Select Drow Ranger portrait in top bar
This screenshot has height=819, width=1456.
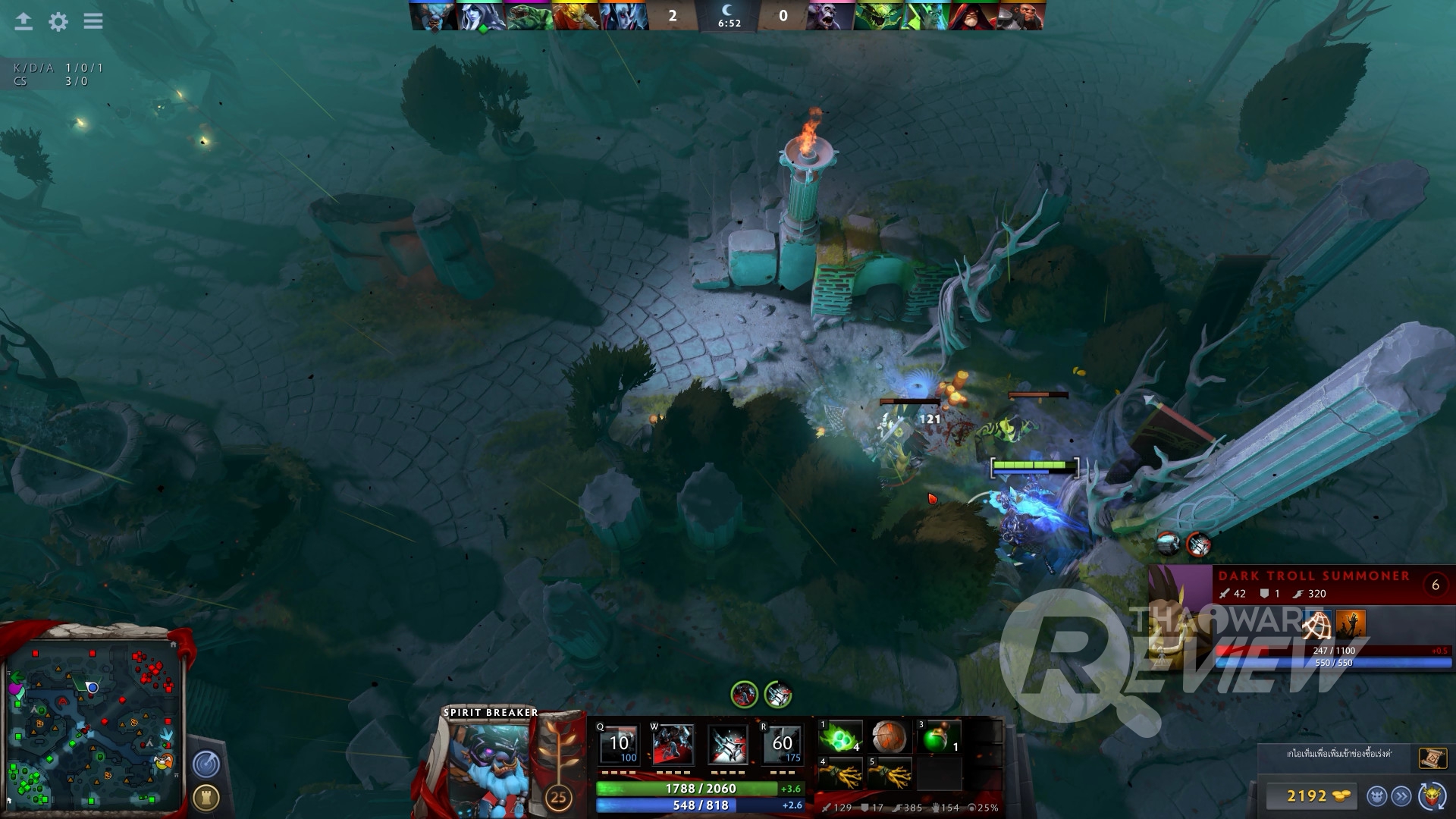point(482,16)
